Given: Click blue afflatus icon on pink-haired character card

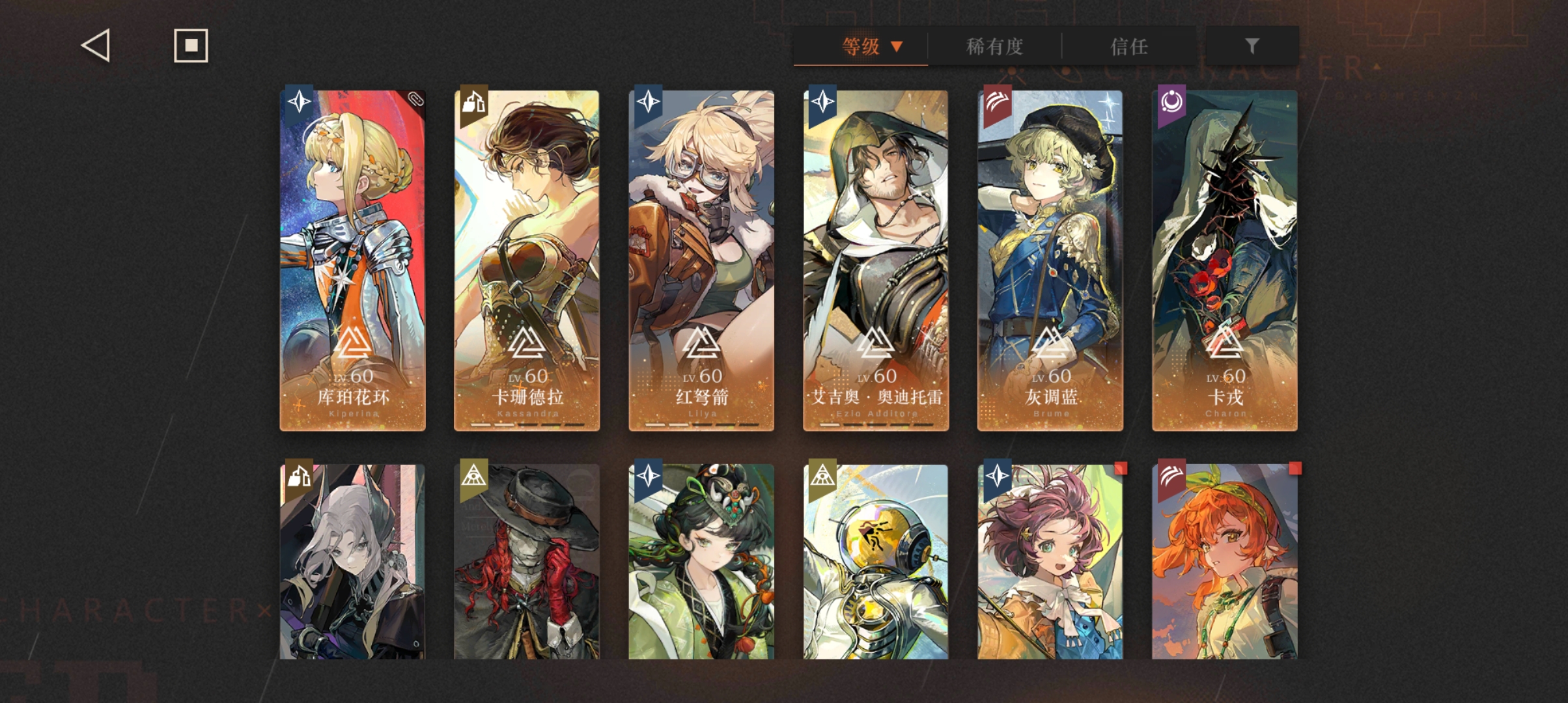Looking at the screenshot, I should click(997, 476).
